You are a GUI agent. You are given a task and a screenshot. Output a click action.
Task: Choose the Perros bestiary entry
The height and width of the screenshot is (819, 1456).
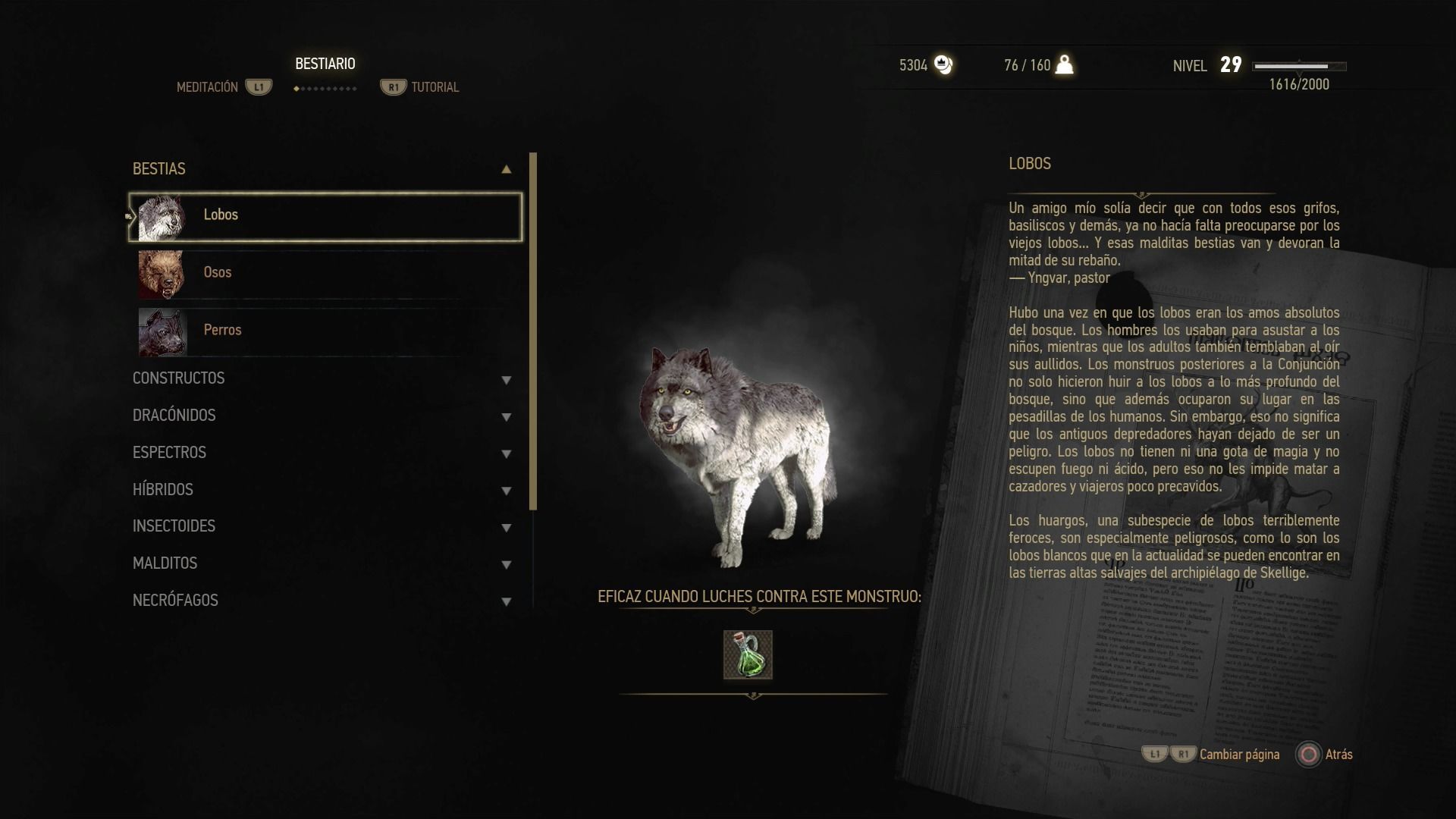pyautogui.click(x=325, y=331)
